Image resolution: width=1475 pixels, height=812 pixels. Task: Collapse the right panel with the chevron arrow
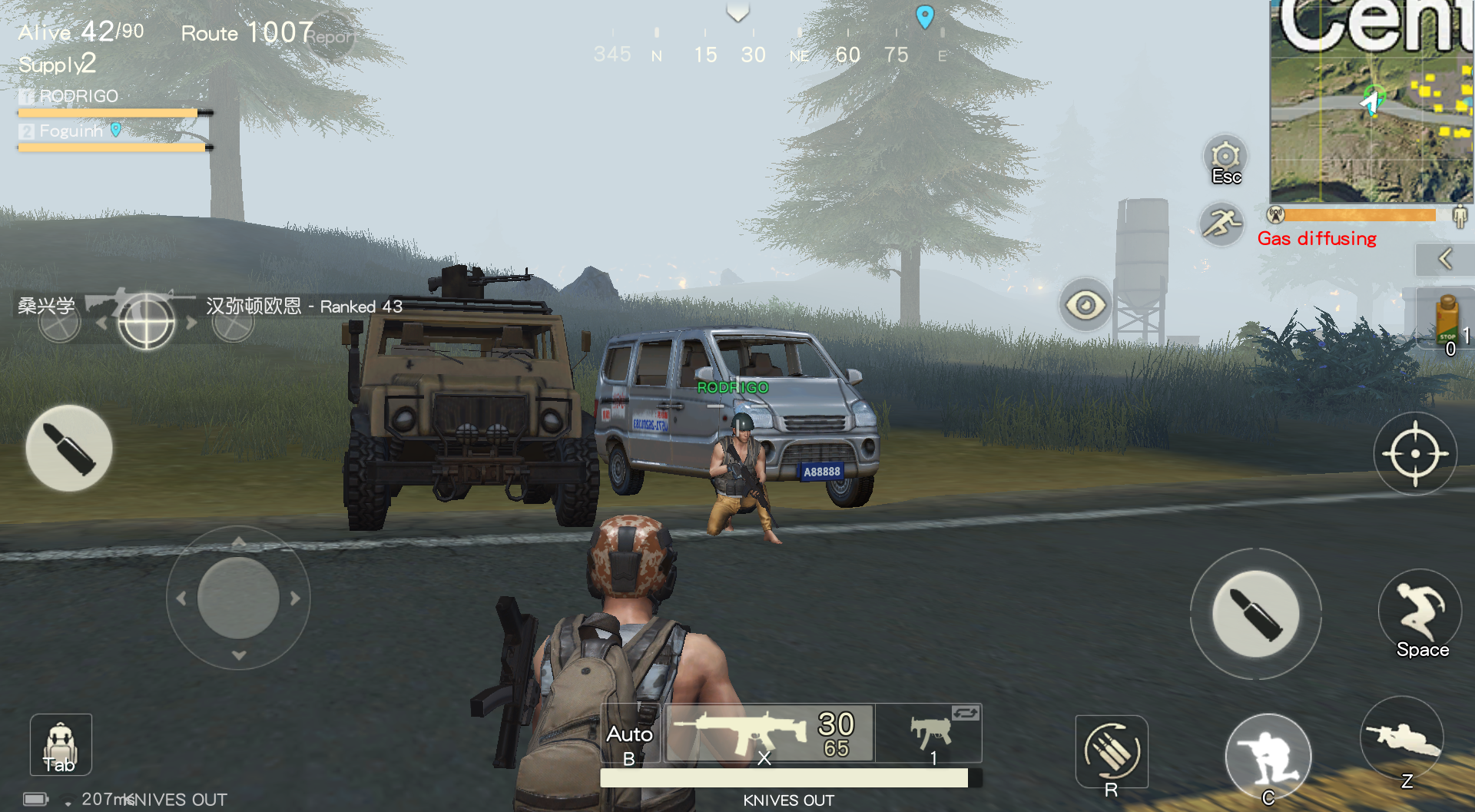[x=1445, y=259]
